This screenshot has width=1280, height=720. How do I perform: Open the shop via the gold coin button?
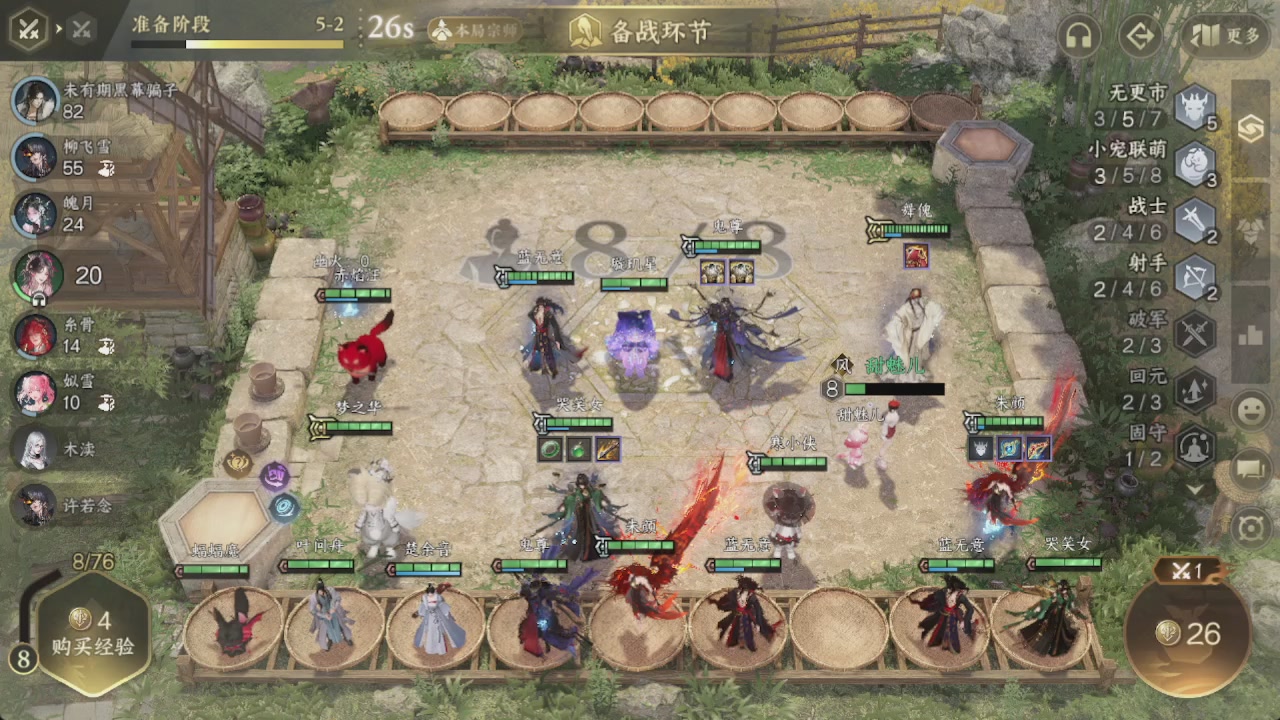1187,632
